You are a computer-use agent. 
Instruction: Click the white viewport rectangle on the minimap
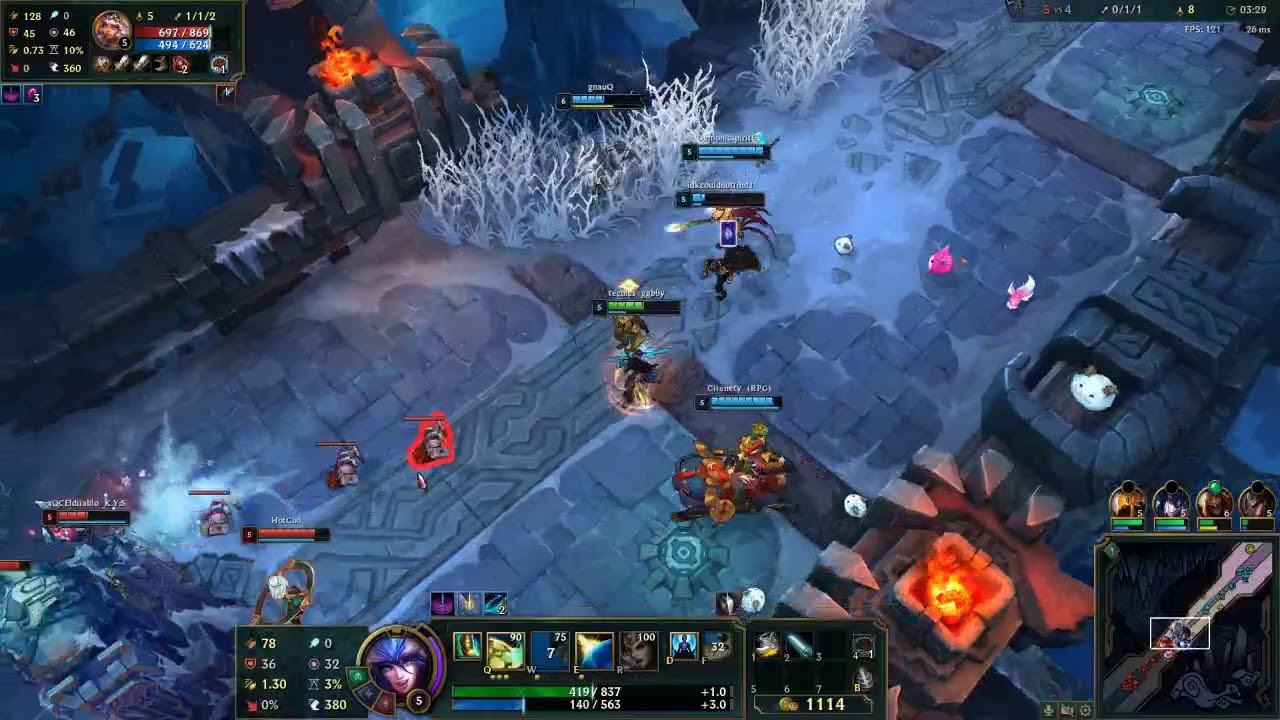pyautogui.click(x=1181, y=633)
